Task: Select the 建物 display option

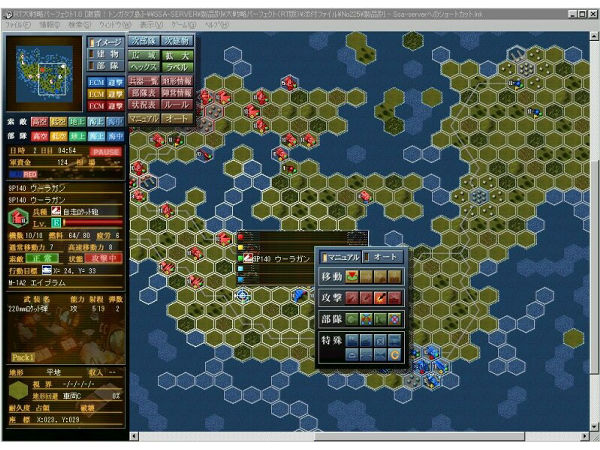Action: pyautogui.click(x=105, y=54)
